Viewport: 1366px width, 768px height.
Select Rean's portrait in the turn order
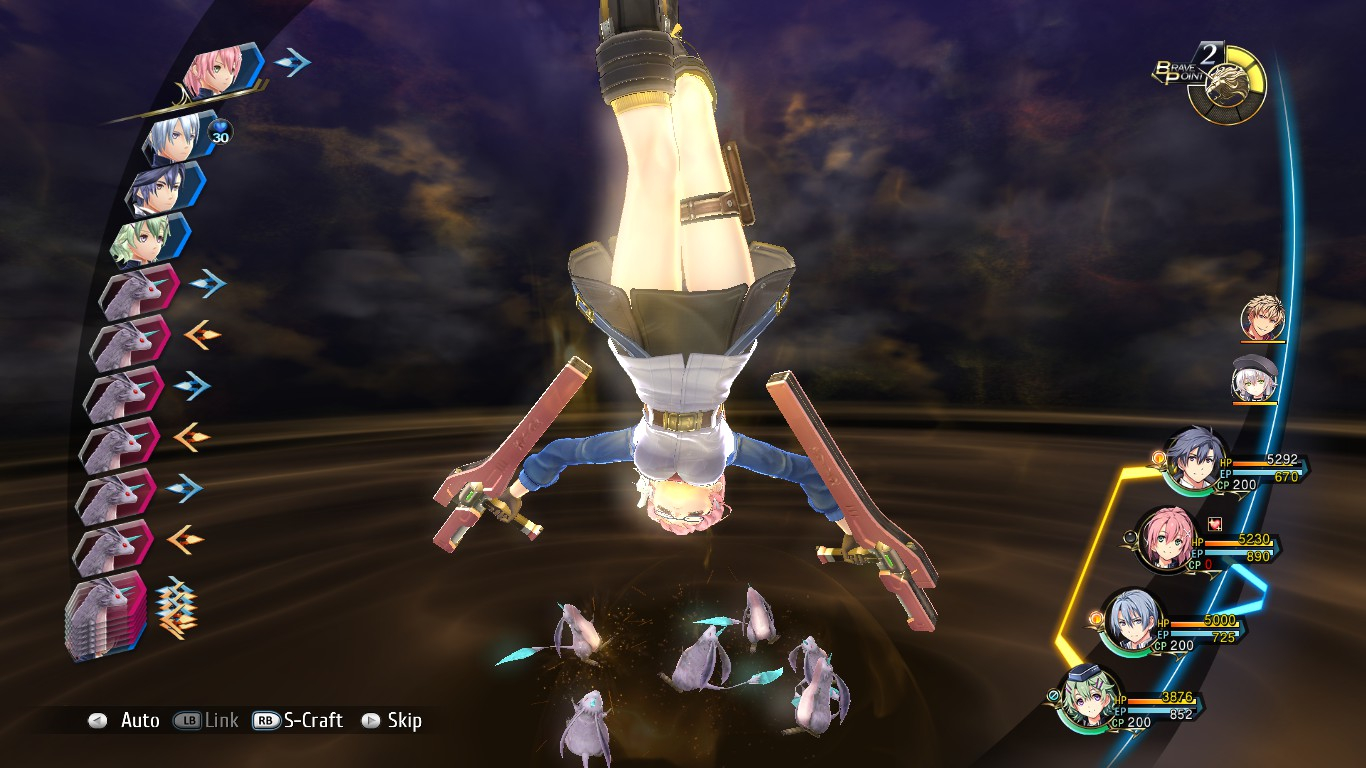click(x=162, y=190)
